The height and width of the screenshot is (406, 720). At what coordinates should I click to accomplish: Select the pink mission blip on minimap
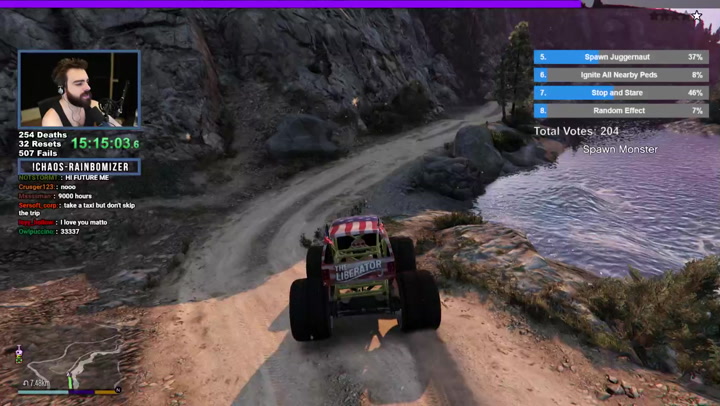pos(18,351)
